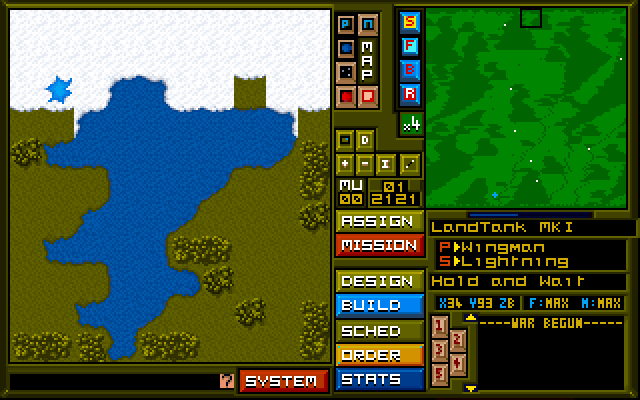Screen dimensions: 640x400
Task: Select the number 1 group button
Action: [x=440, y=326]
